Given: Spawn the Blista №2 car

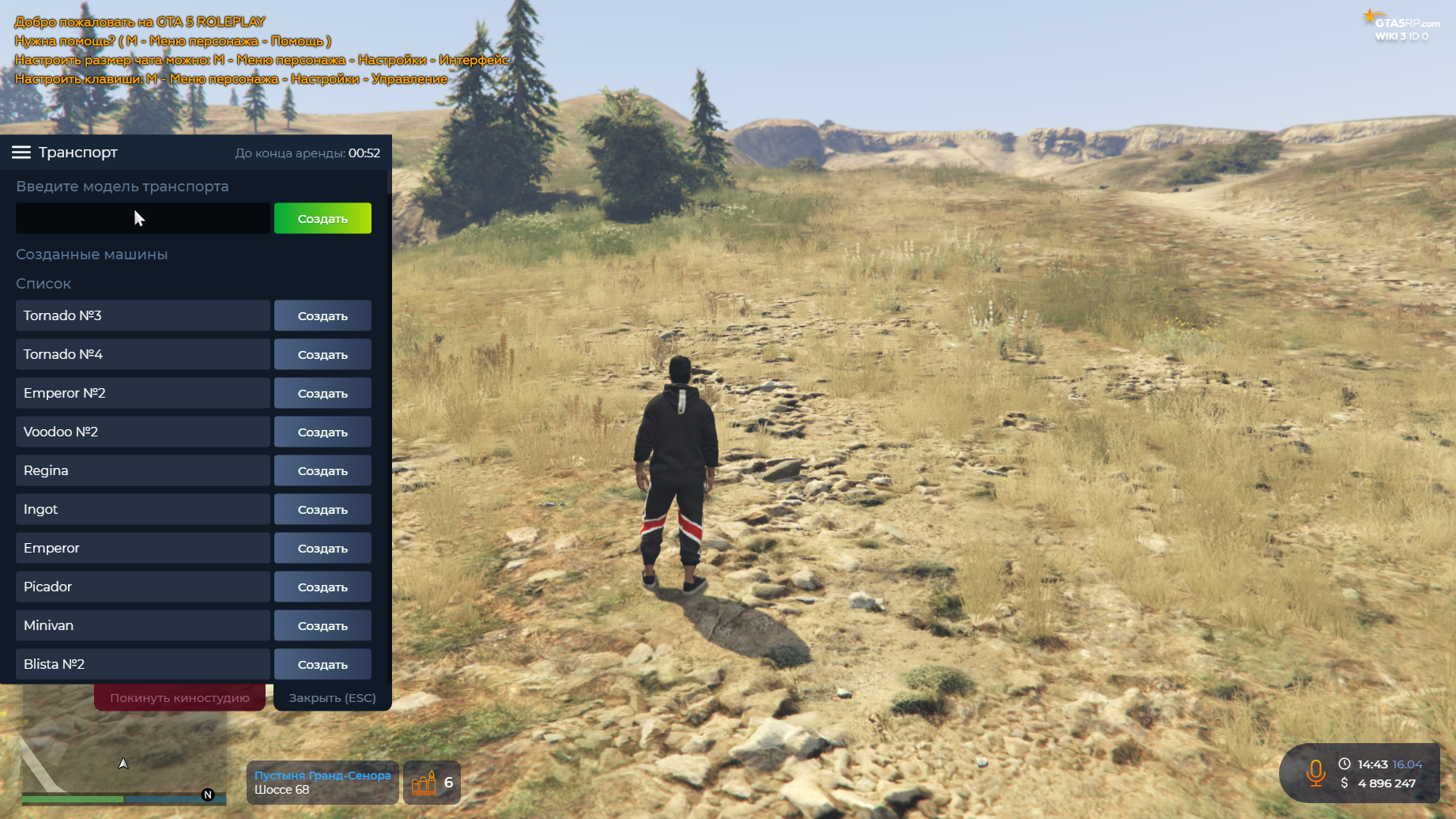Looking at the screenshot, I should (x=323, y=664).
